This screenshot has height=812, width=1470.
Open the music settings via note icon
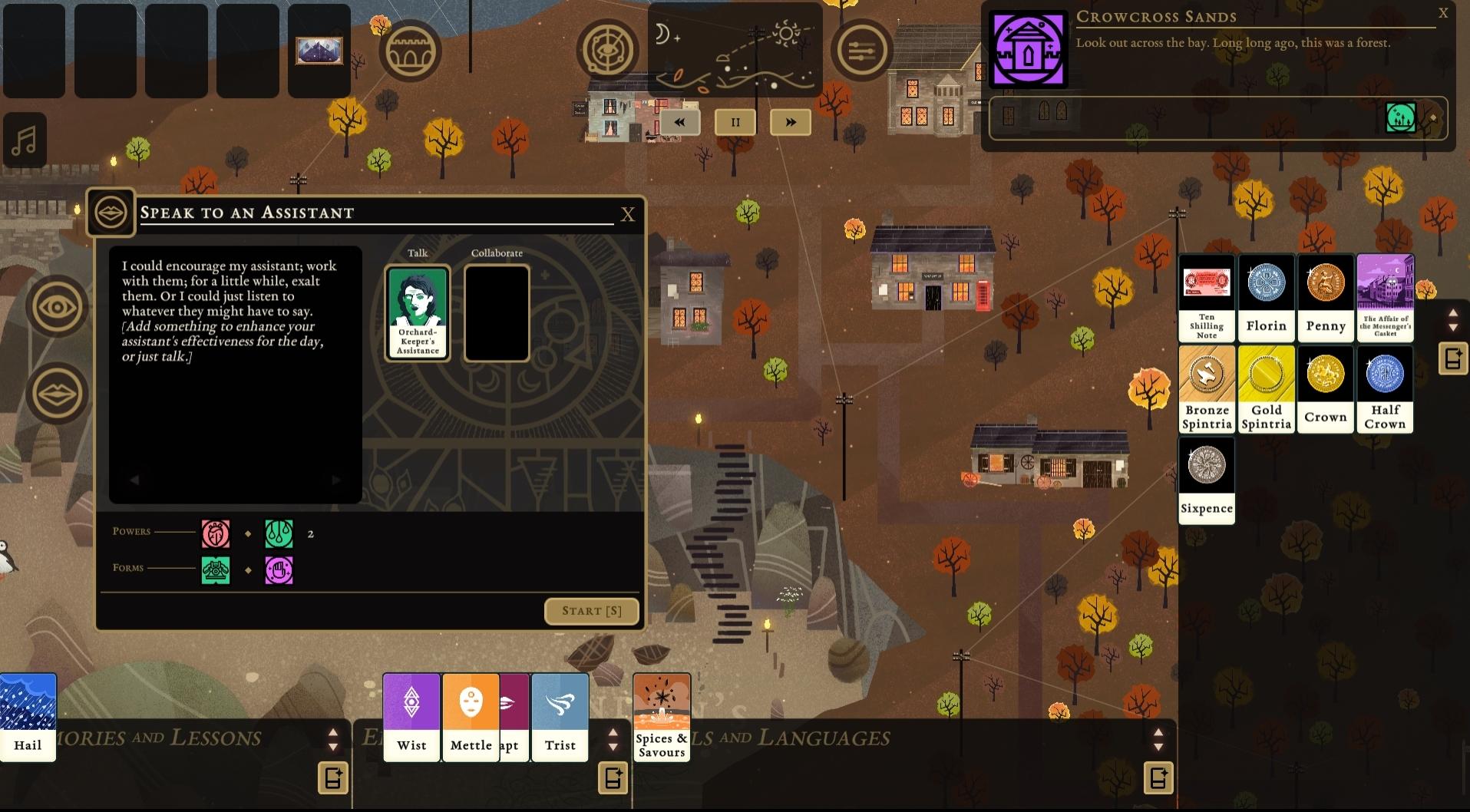click(25, 140)
